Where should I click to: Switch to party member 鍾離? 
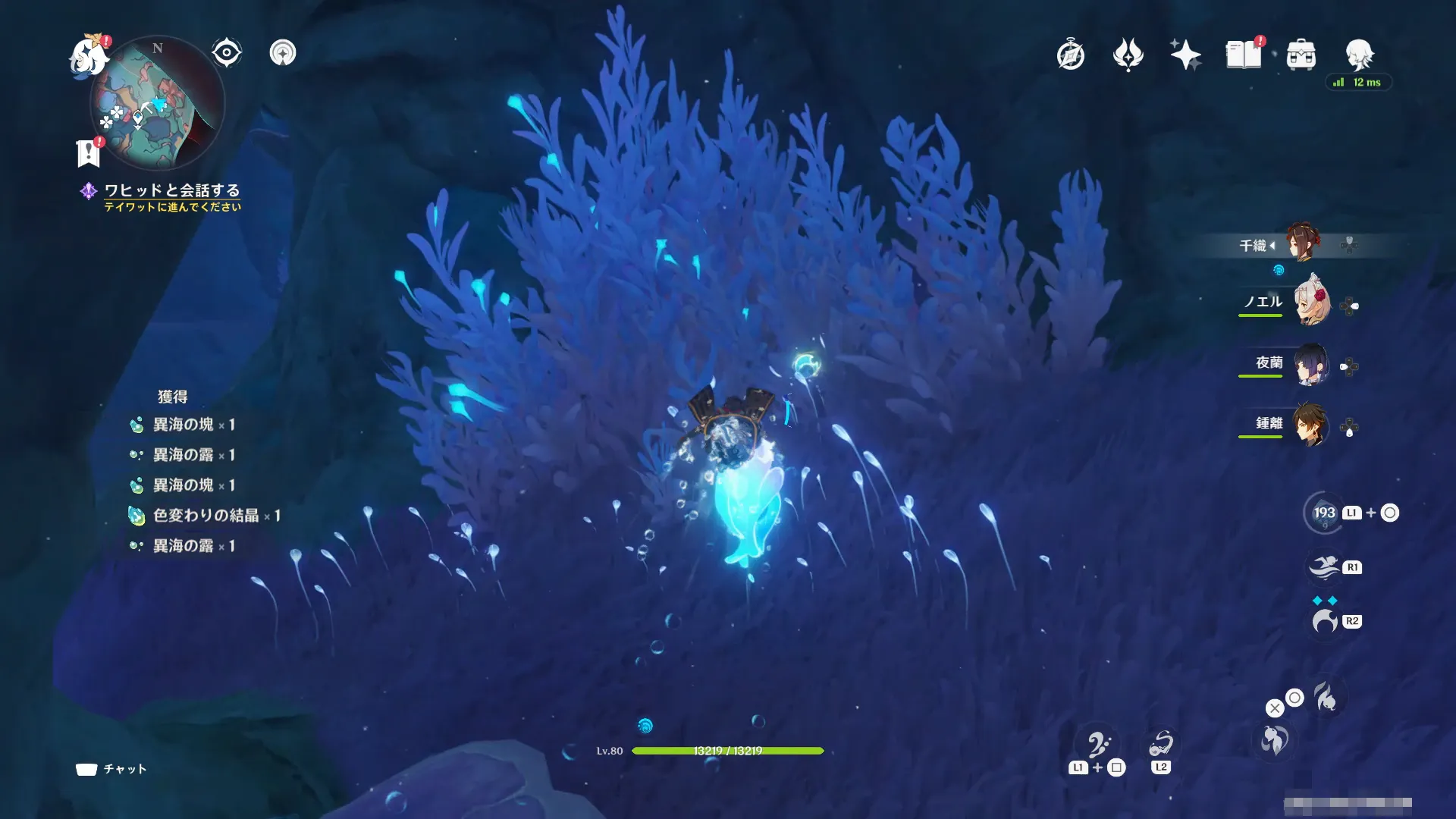[x=1310, y=425]
